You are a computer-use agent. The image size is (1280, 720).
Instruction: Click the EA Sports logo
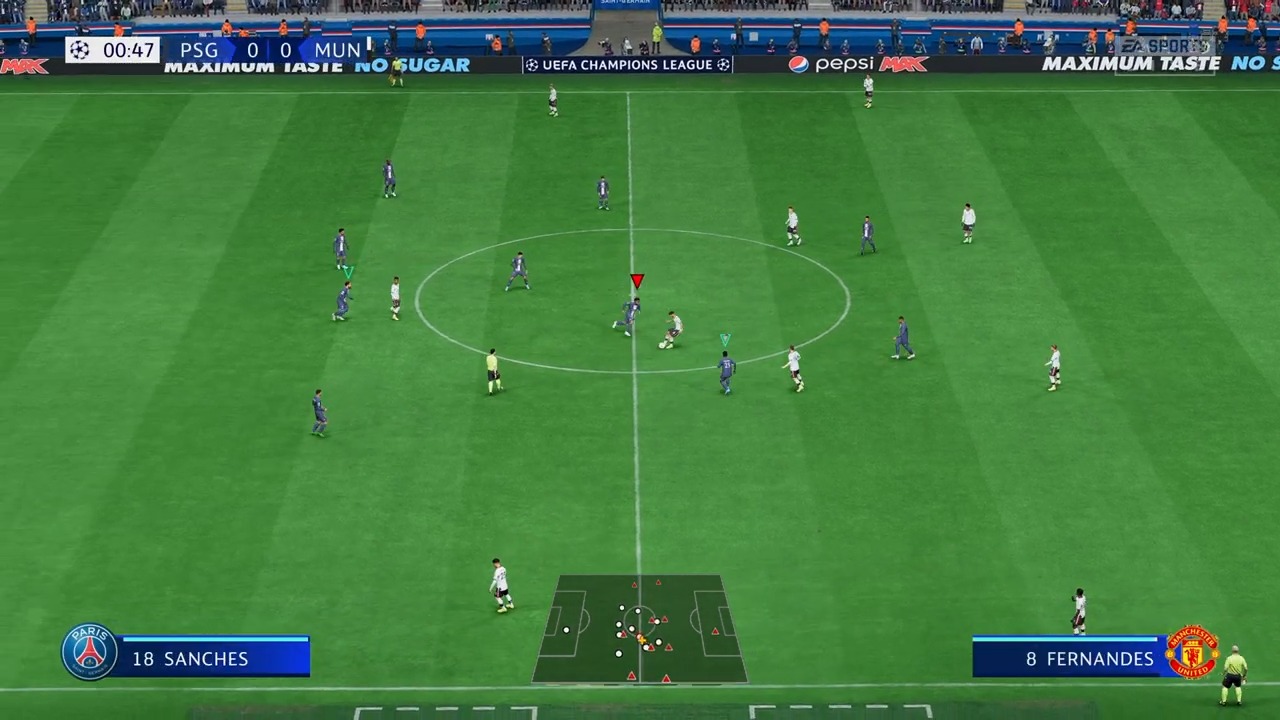[1163, 45]
